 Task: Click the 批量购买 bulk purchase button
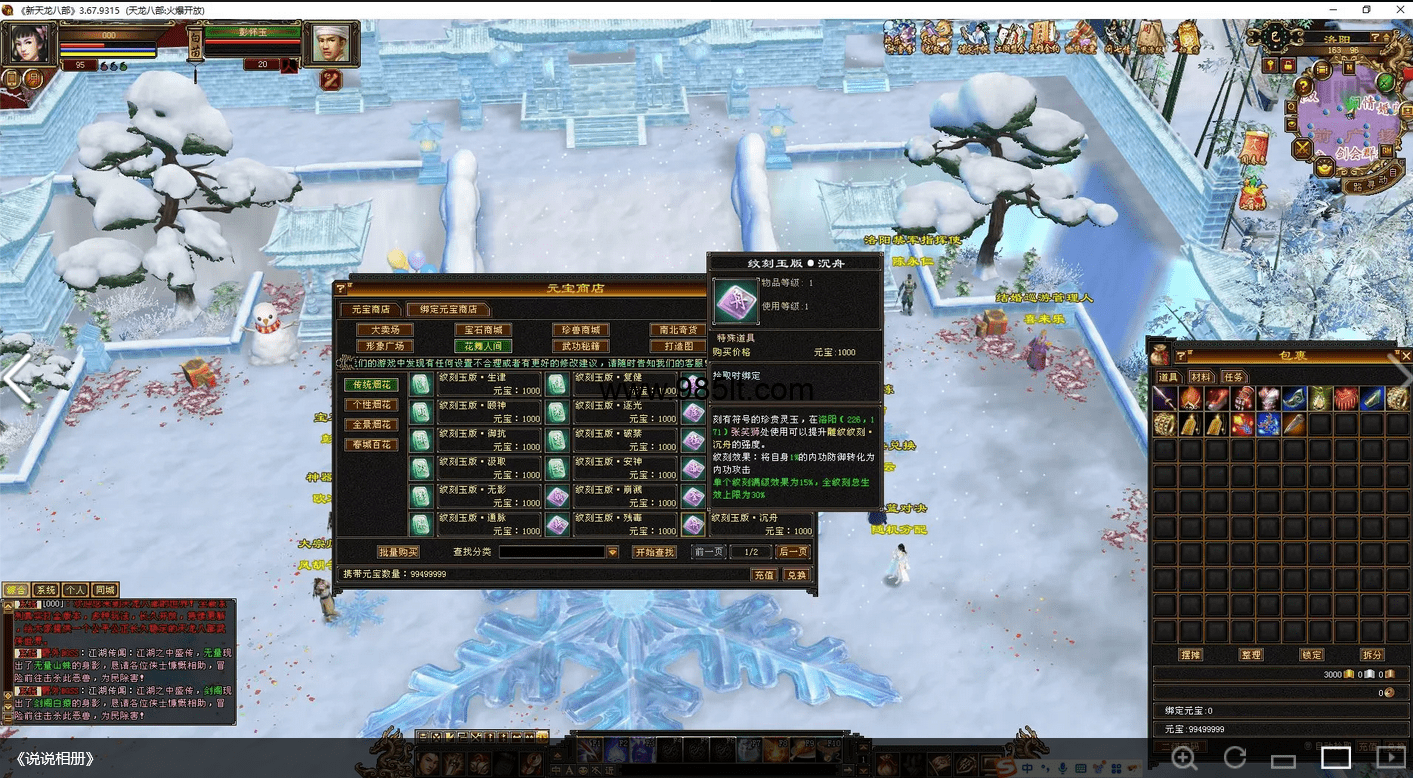398,552
